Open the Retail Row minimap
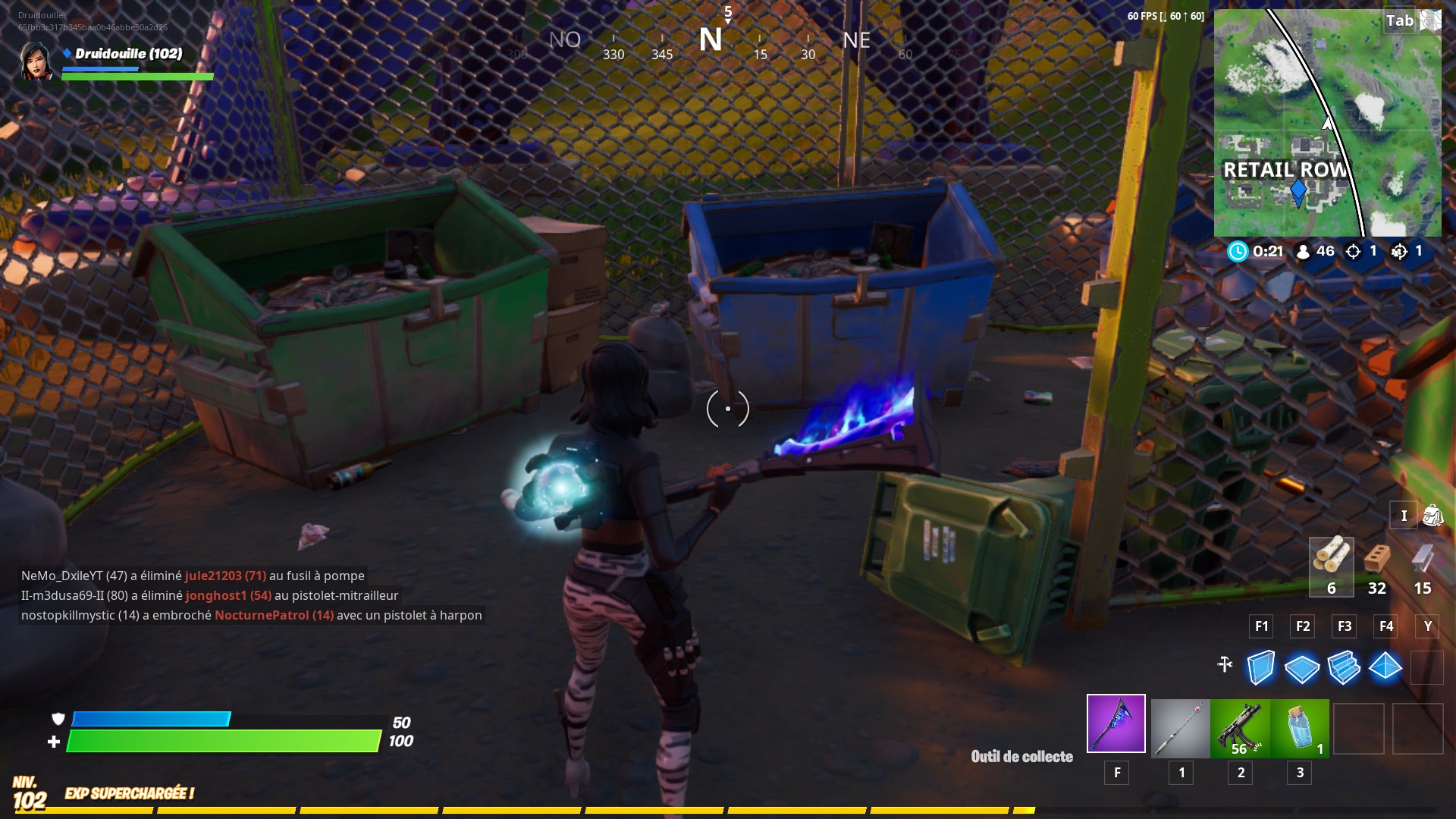Viewport: 1456px width, 819px height. point(1327,123)
